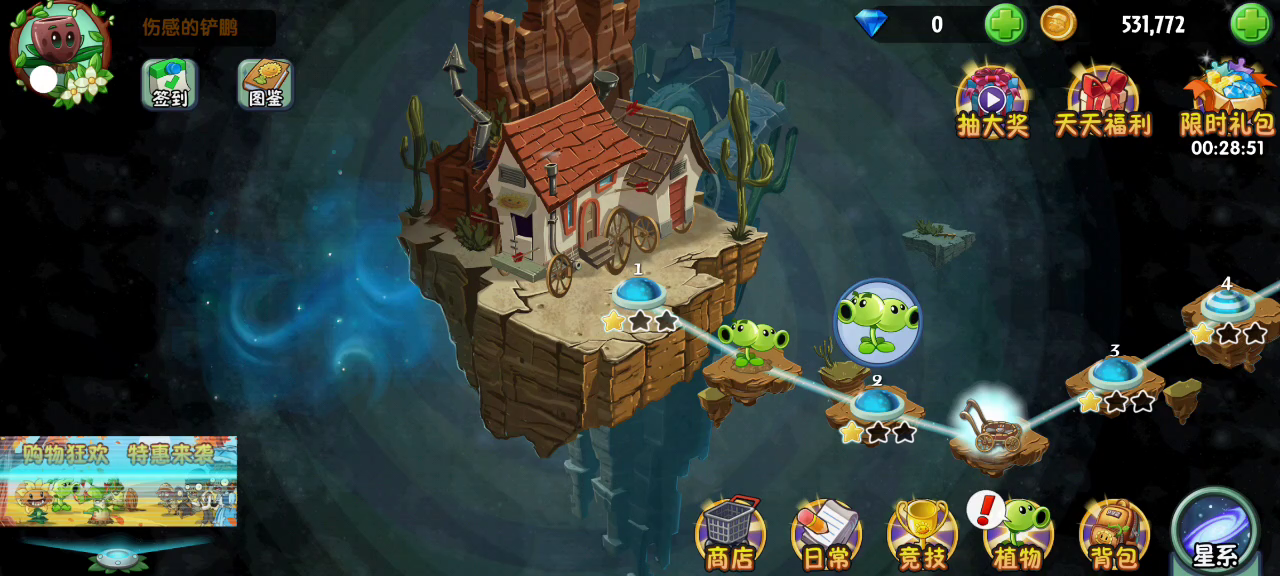Open the 抽大奖 lottery
The height and width of the screenshot is (576, 1280).
pyautogui.click(x=992, y=102)
